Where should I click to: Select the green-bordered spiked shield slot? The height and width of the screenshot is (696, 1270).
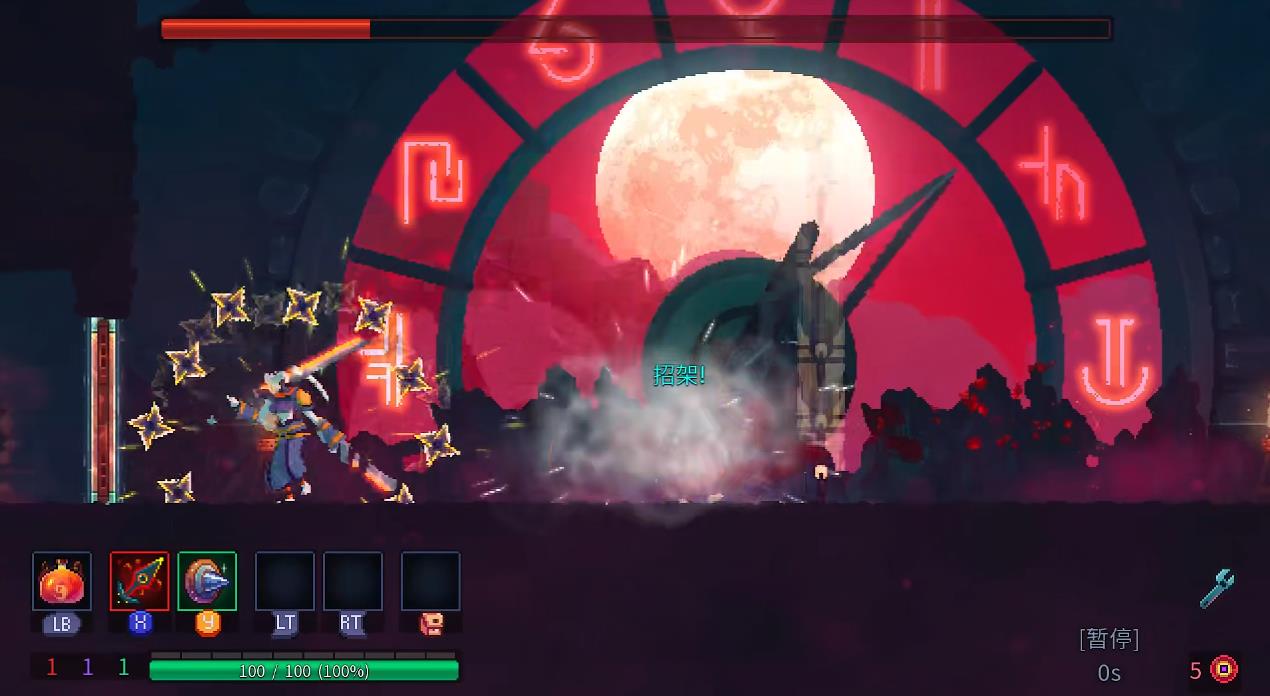point(207,581)
